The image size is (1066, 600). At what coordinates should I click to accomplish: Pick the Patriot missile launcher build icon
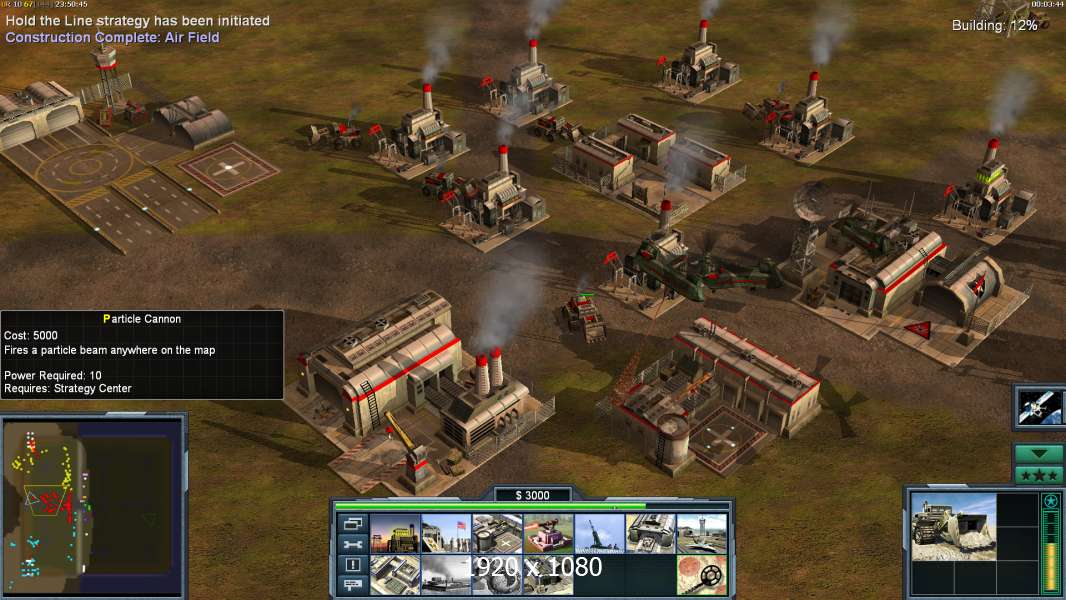coord(599,534)
